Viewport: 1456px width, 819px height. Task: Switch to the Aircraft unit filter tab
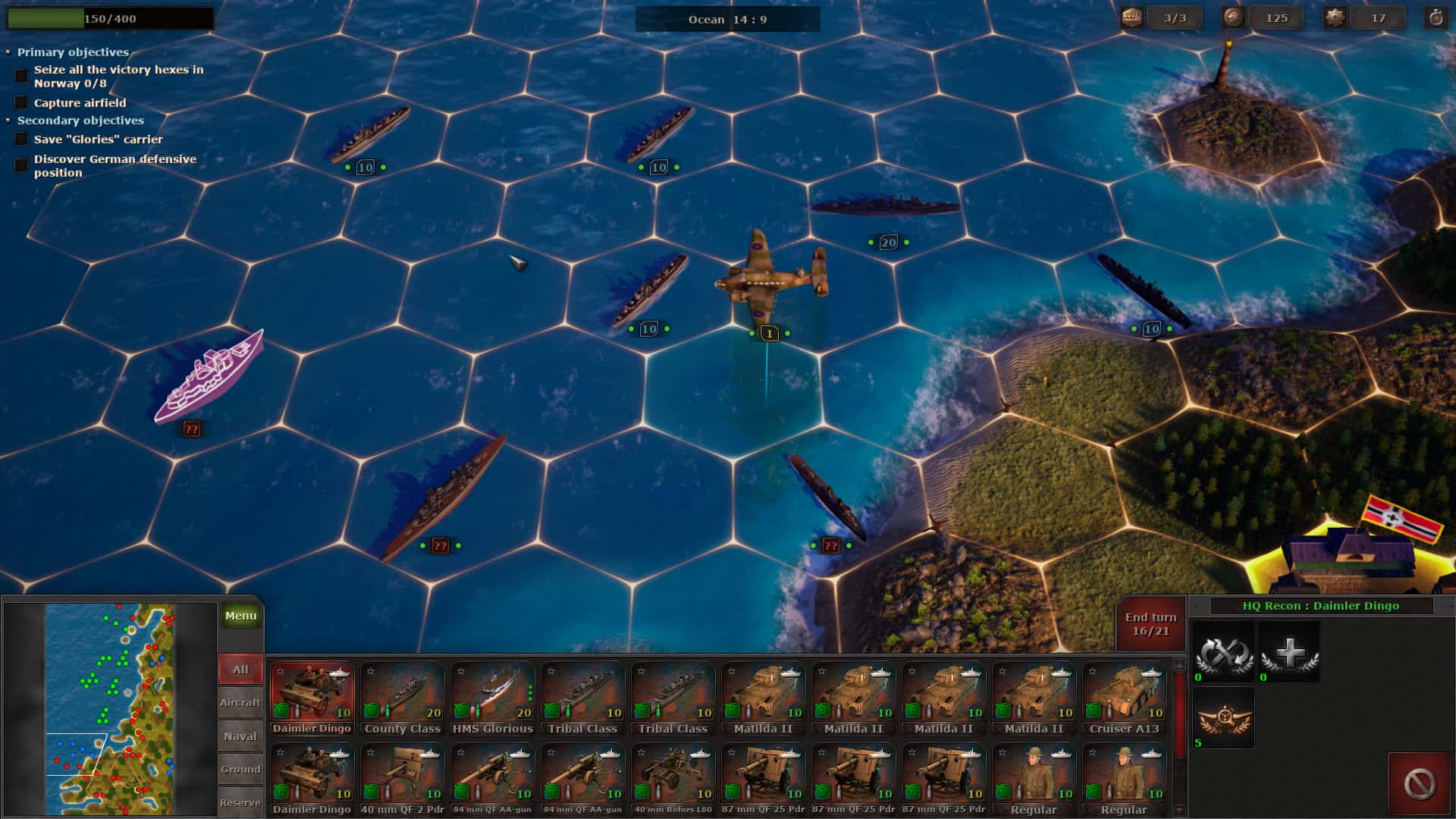pos(240,702)
